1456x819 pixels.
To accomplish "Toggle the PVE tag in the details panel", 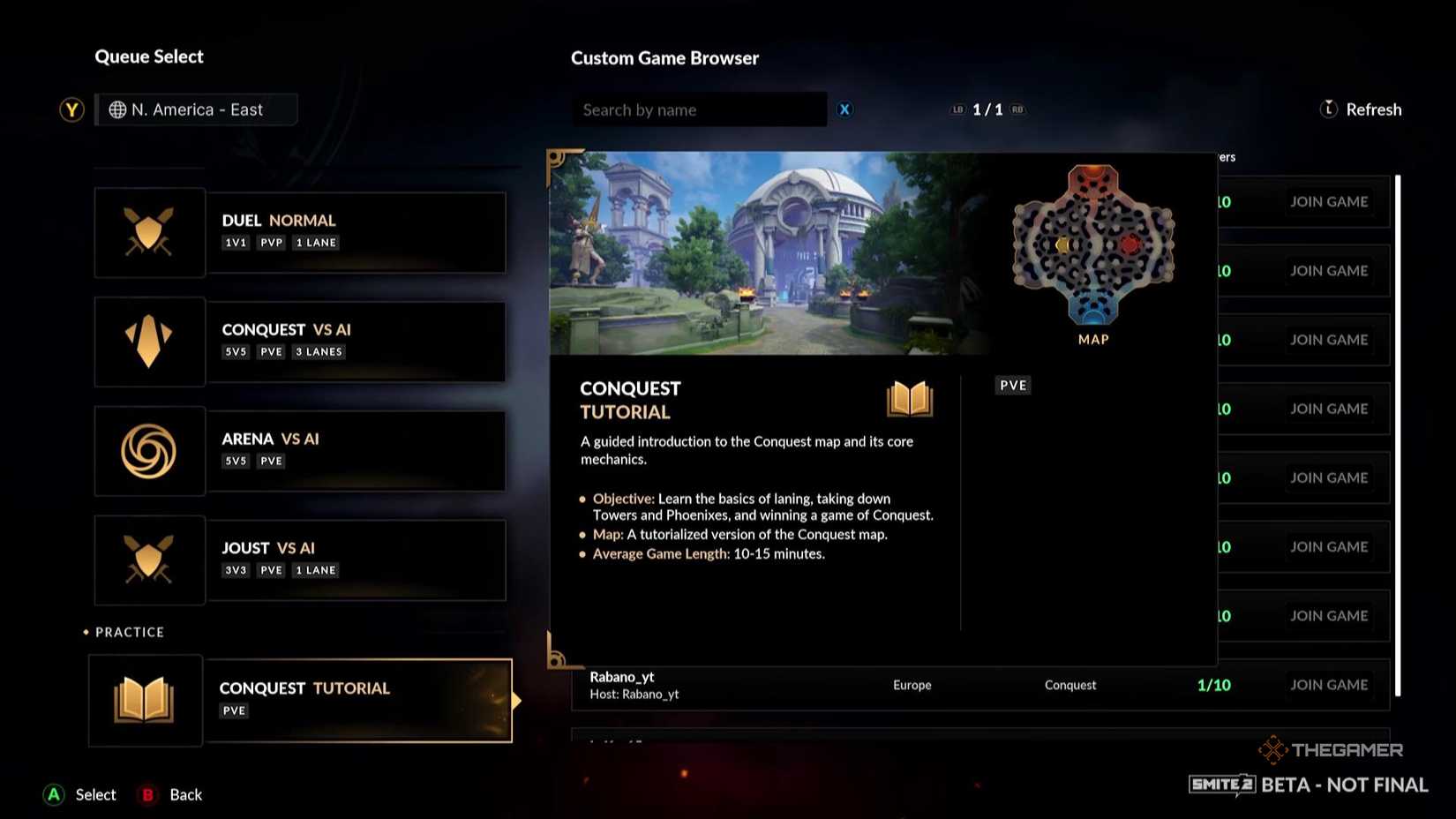I will coord(1012,385).
